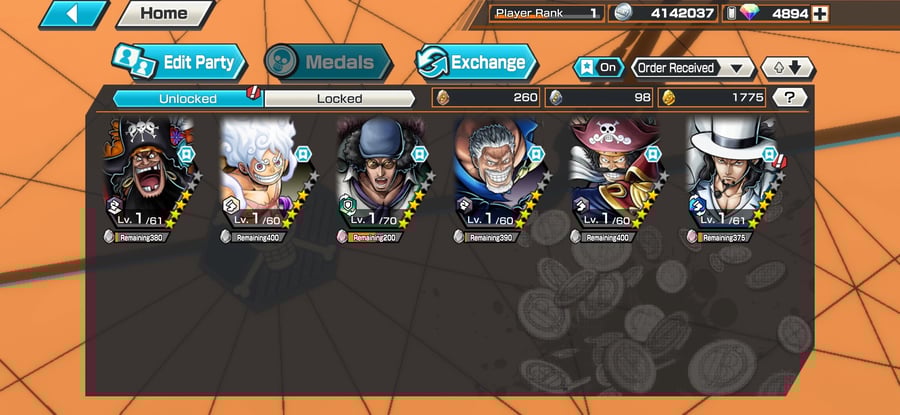Add rainbow diamonds with the plus button
This screenshot has height=415, width=900.
pos(820,13)
